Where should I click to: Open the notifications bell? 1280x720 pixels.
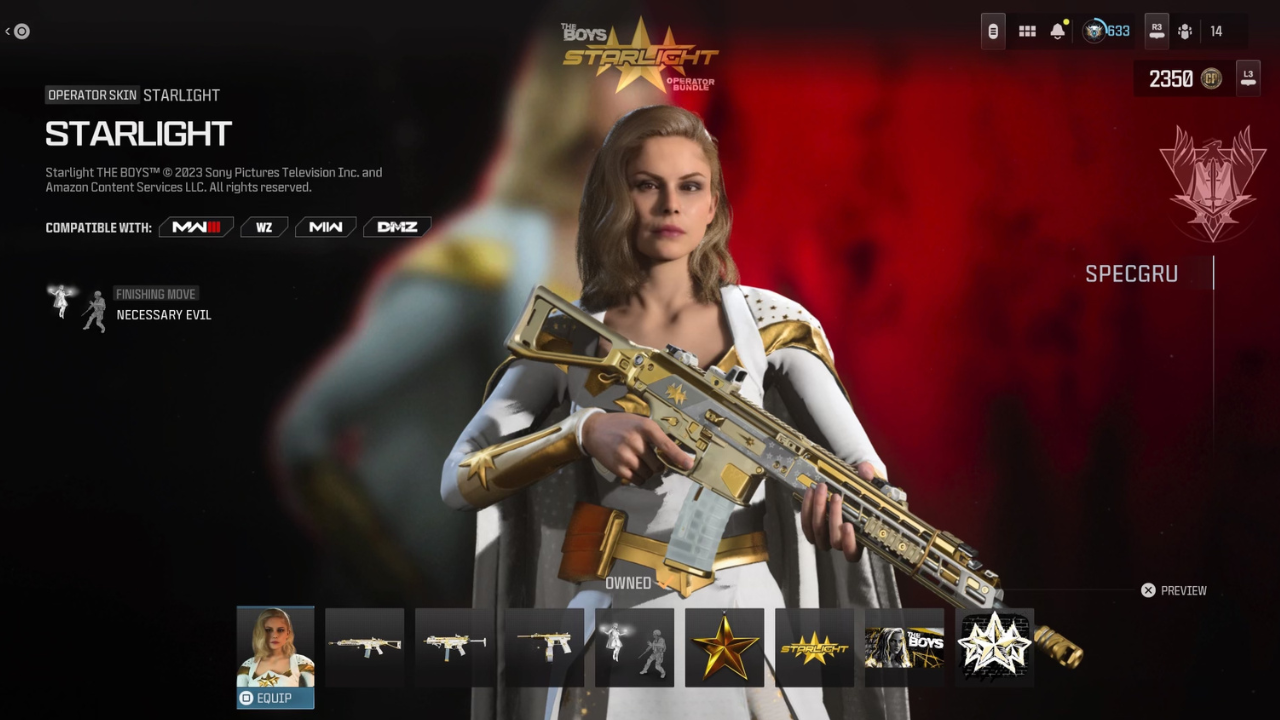coord(1058,31)
